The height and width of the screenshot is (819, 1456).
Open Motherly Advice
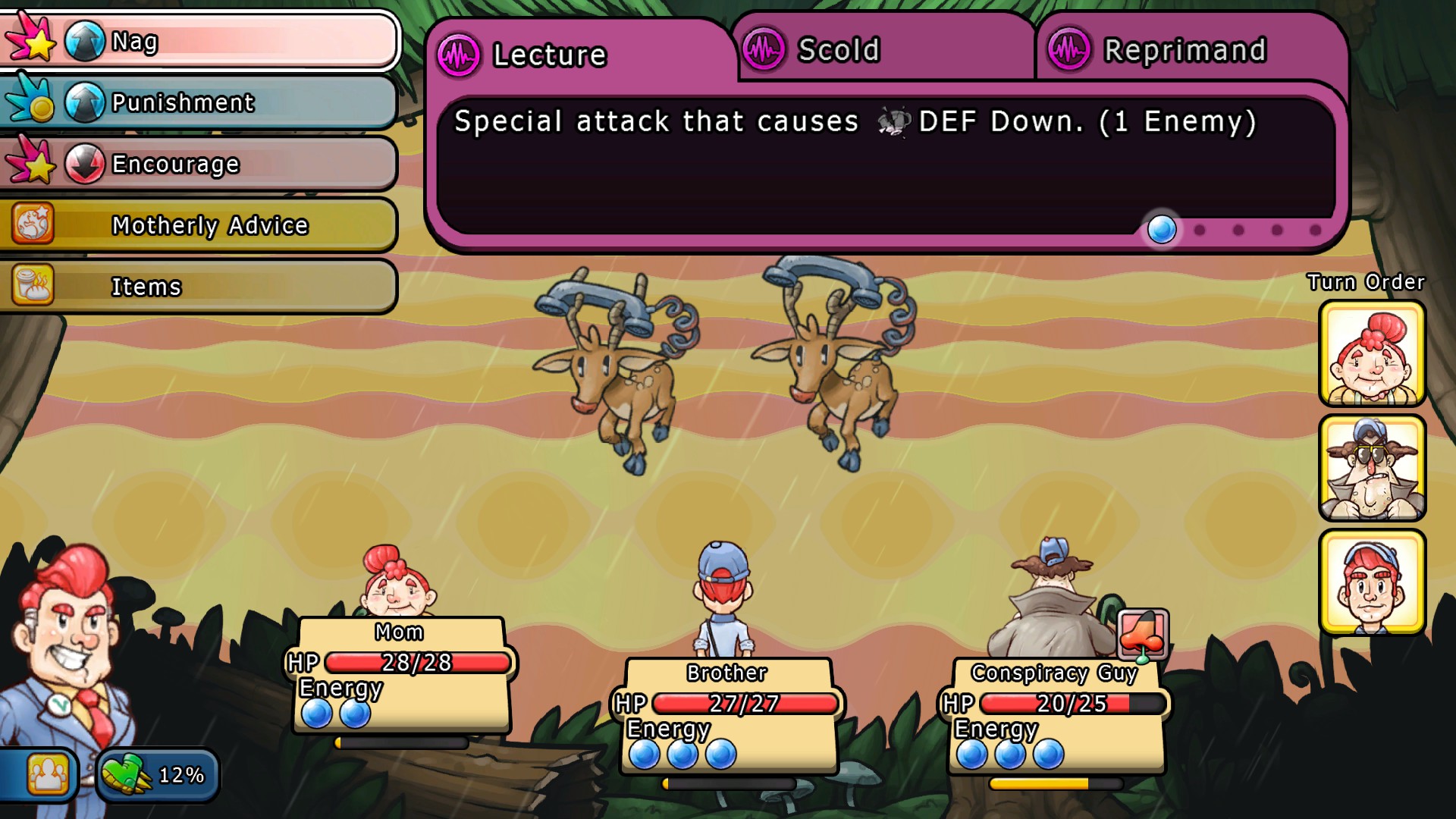click(x=199, y=225)
